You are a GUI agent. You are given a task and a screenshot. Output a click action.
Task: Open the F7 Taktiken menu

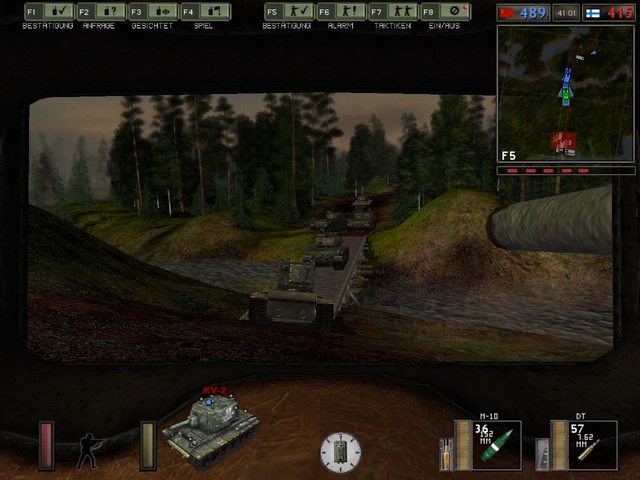coord(391,12)
